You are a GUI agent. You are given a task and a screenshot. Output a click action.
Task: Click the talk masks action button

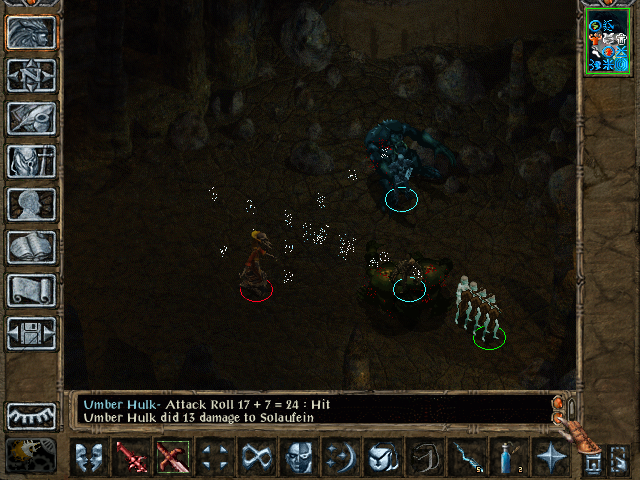[90, 459]
